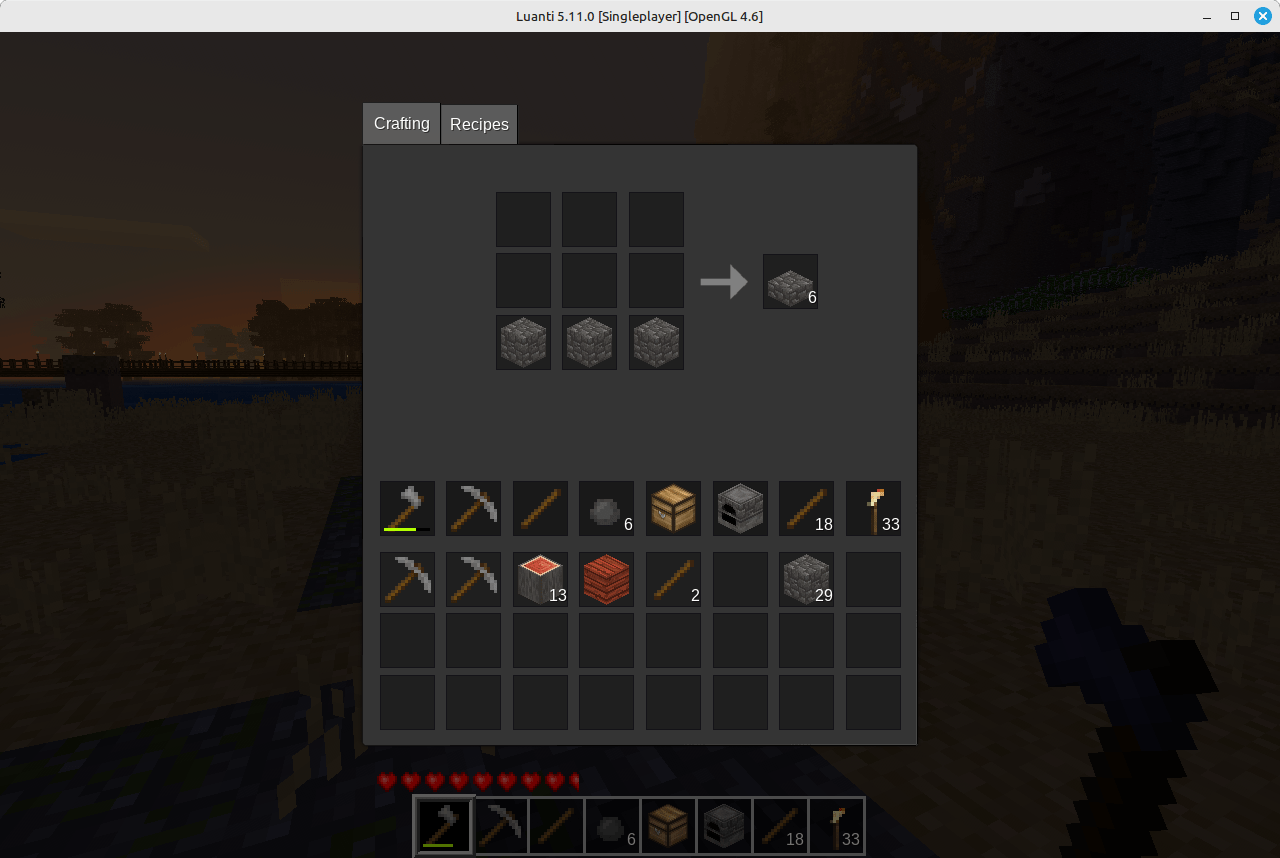This screenshot has height=858, width=1280.
Task: Take the crafted stone output of 6
Action: [x=790, y=281]
